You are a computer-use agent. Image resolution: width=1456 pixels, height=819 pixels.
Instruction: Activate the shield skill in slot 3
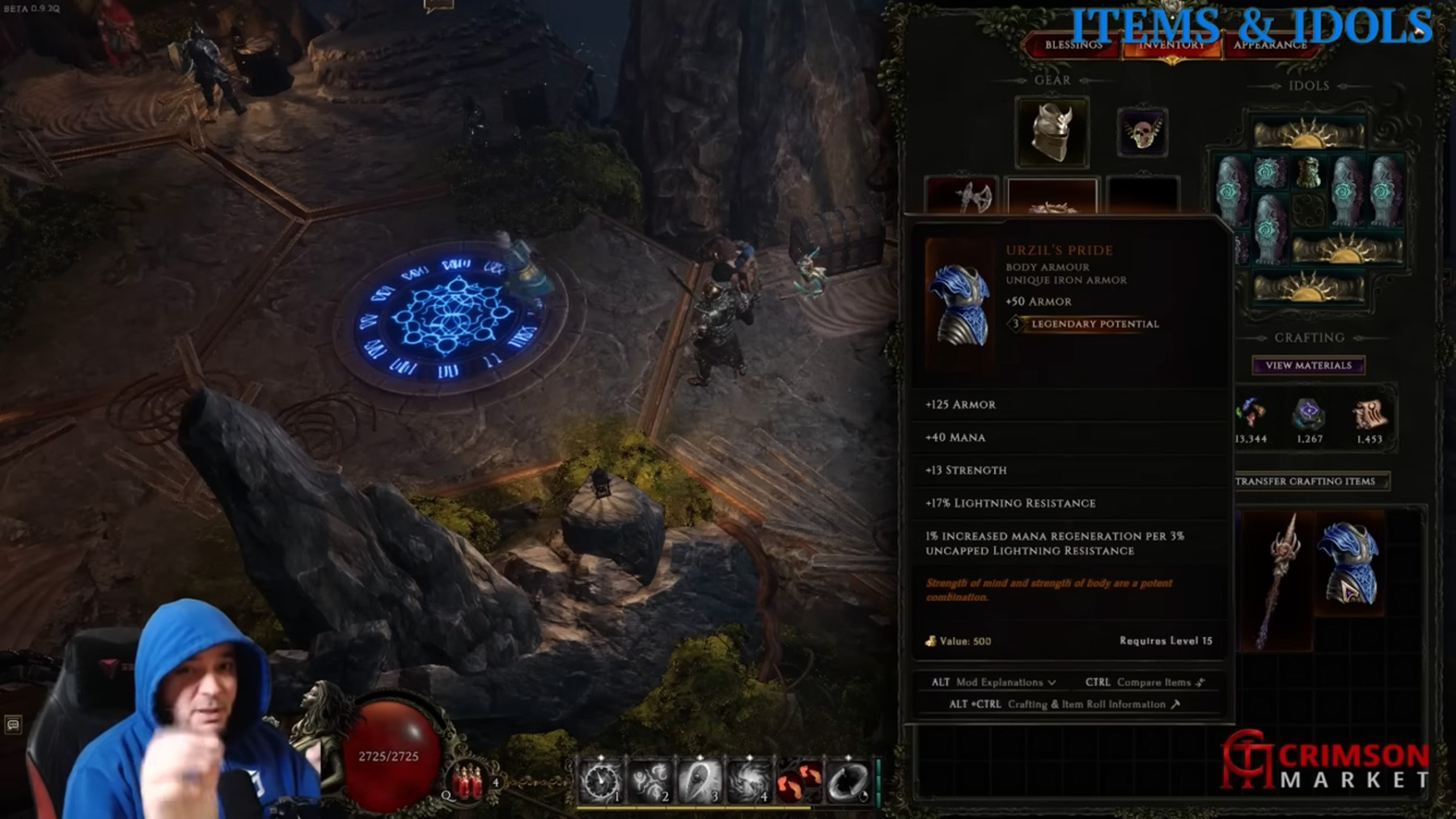[699, 781]
